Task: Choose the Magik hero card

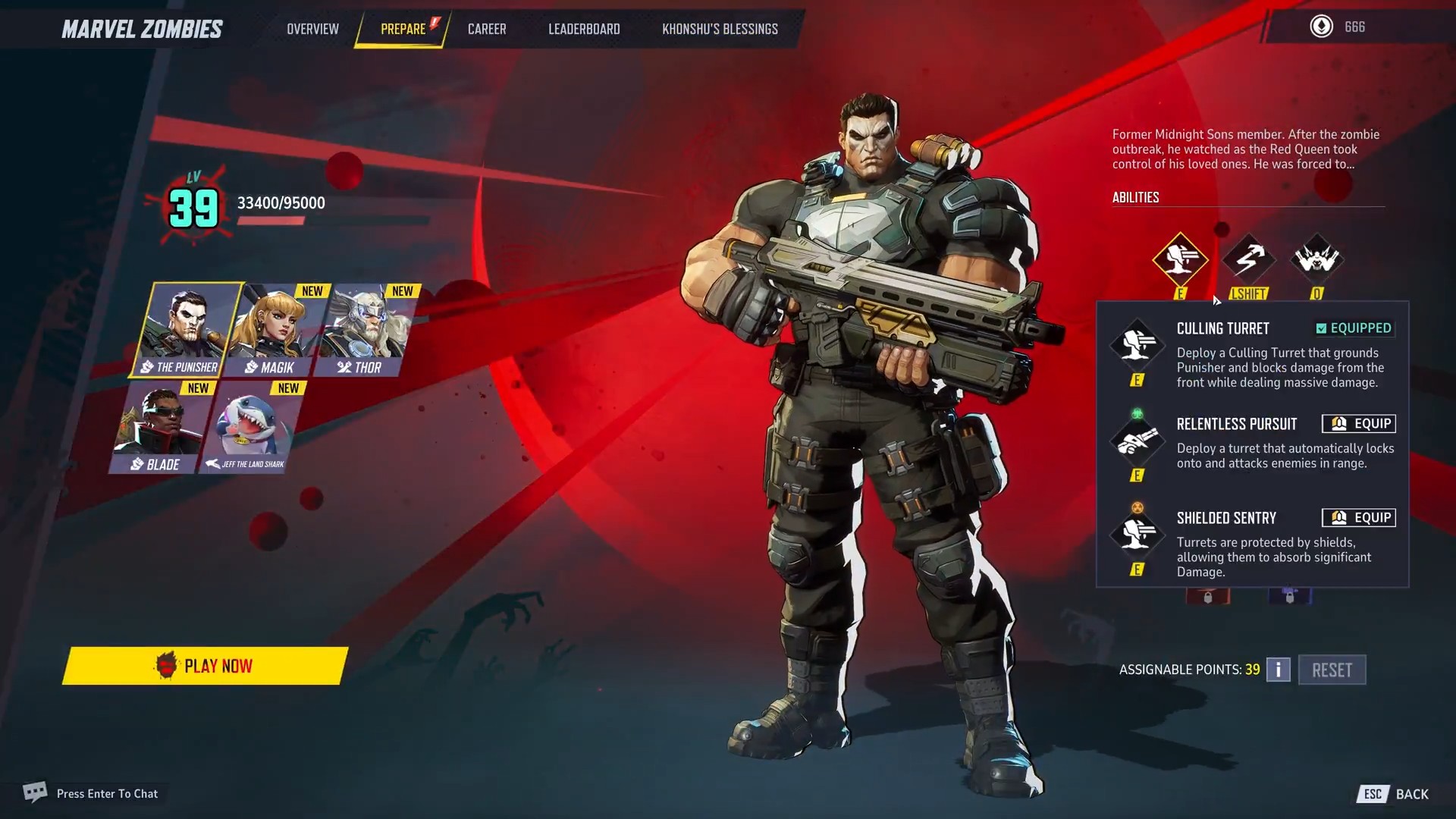Action: (x=275, y=331)
